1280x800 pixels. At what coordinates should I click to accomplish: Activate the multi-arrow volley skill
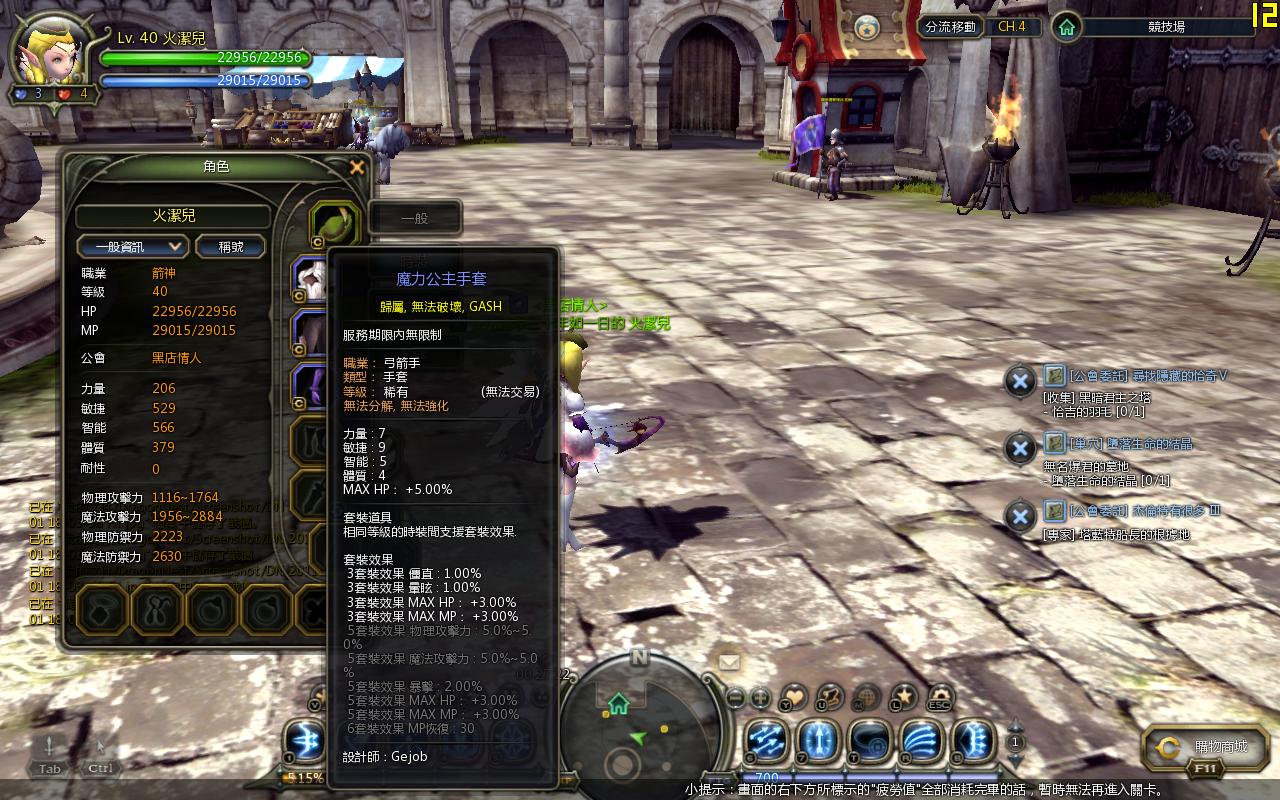pos(767,742)
